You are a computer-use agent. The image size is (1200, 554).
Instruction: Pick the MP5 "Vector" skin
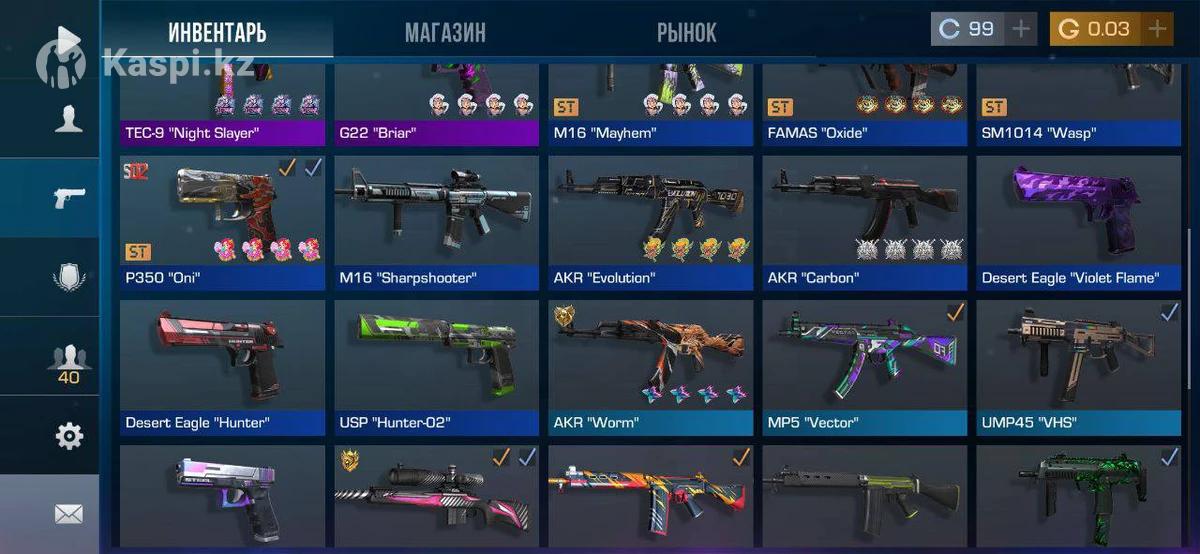click(864, 367)
